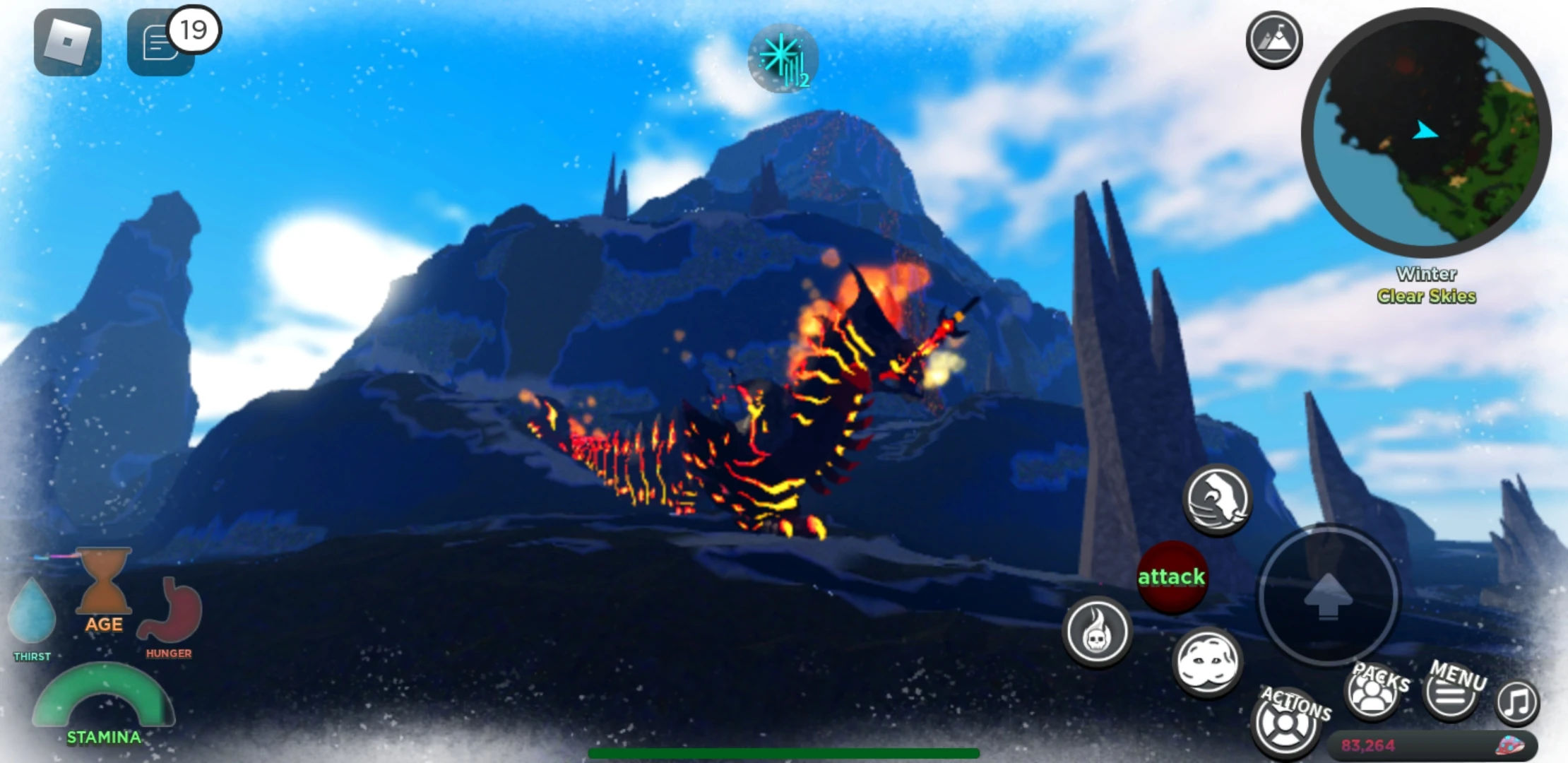Open the quest log with 19 notifications

click(161, 41)
